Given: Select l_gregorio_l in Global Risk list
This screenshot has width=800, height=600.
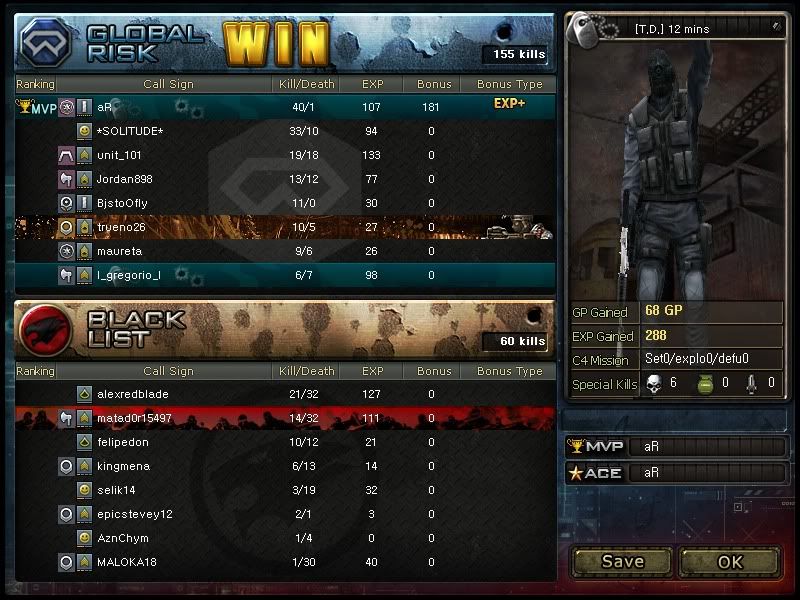Looking at the screenshot, I should 128,275.
